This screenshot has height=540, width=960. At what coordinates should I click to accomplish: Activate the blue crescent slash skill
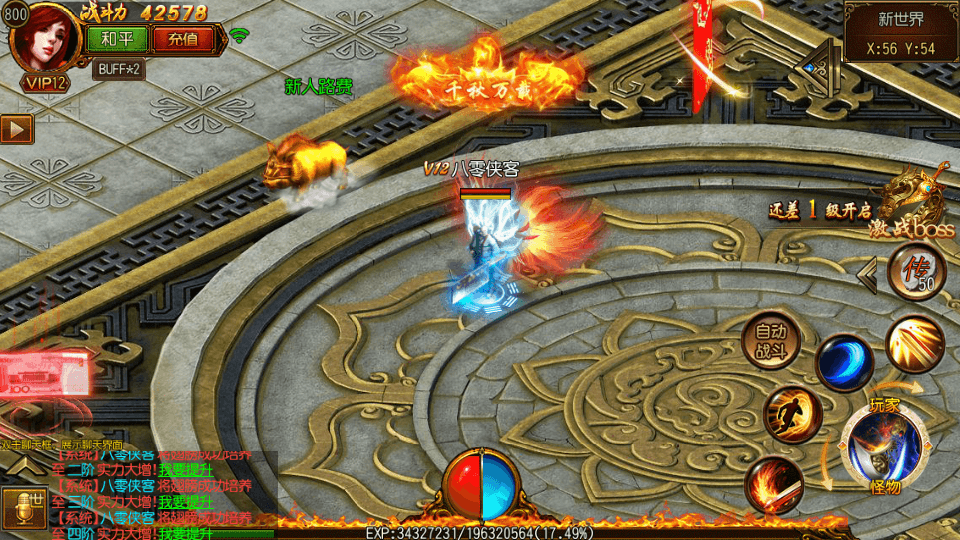point(844,362)
